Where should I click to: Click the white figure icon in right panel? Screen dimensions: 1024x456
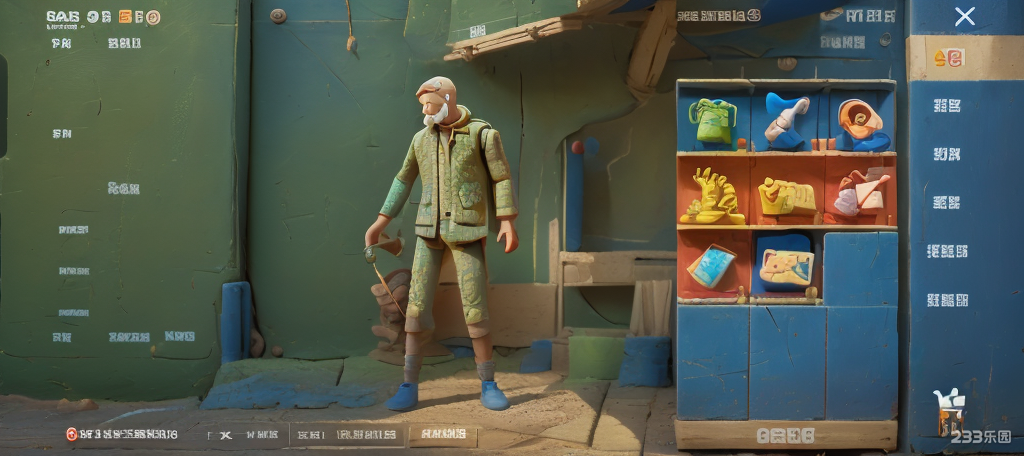[x=945, y=411]
